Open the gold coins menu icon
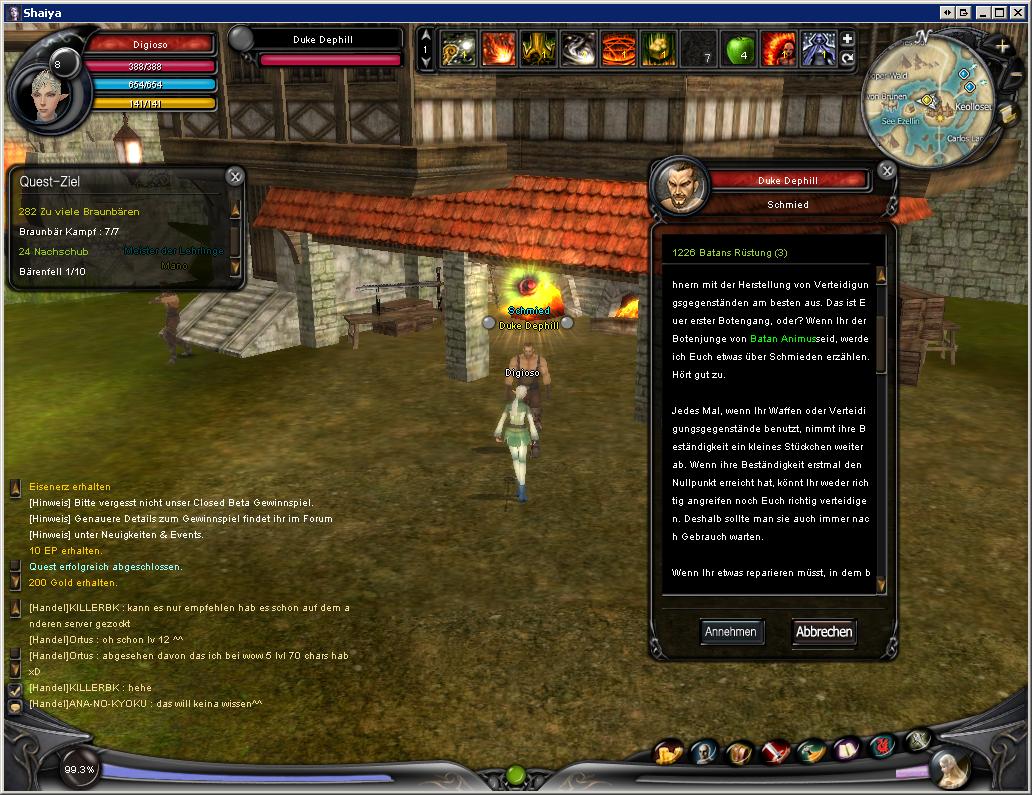The image size is (1032, 795). (667, 752)
